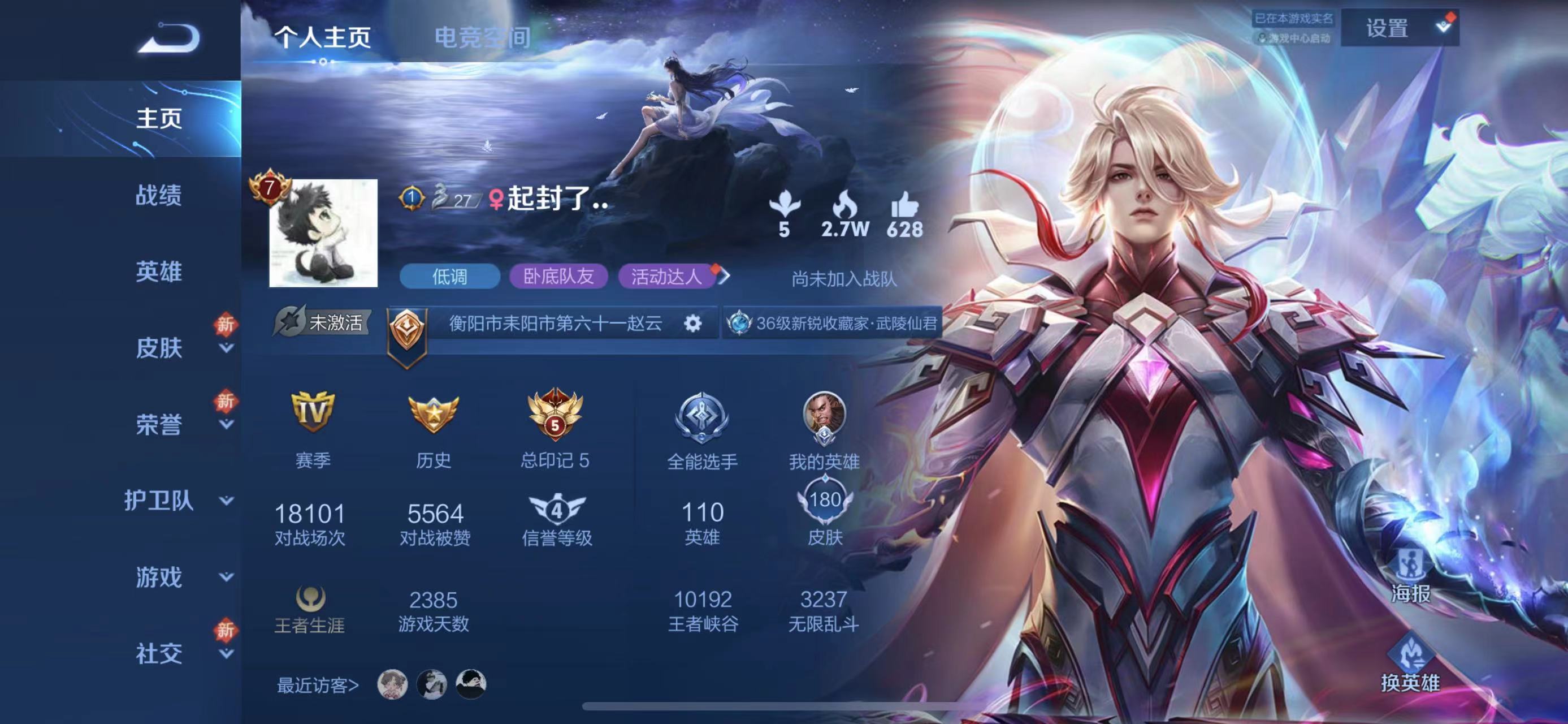The width and height of the screenshot is (1568, 724).
Task: Open the 王者生涯 career icon
Action: [310, 598]
